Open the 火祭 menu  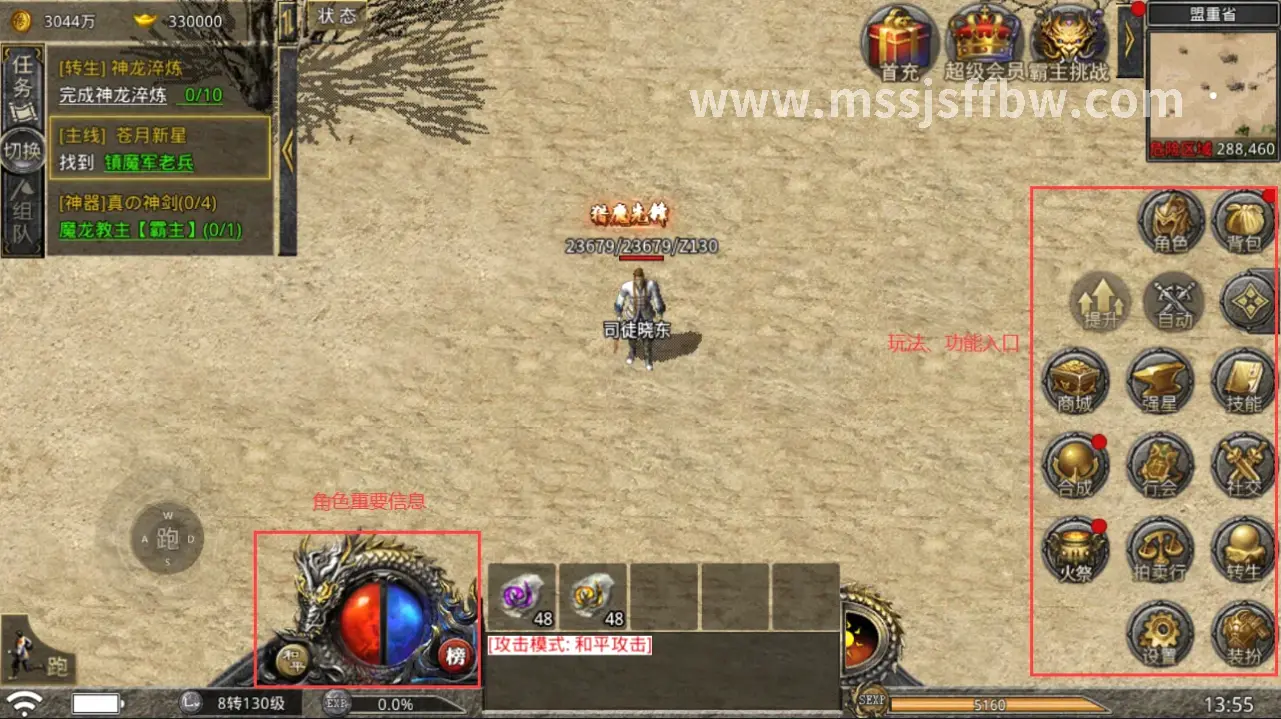[1075, 550]
